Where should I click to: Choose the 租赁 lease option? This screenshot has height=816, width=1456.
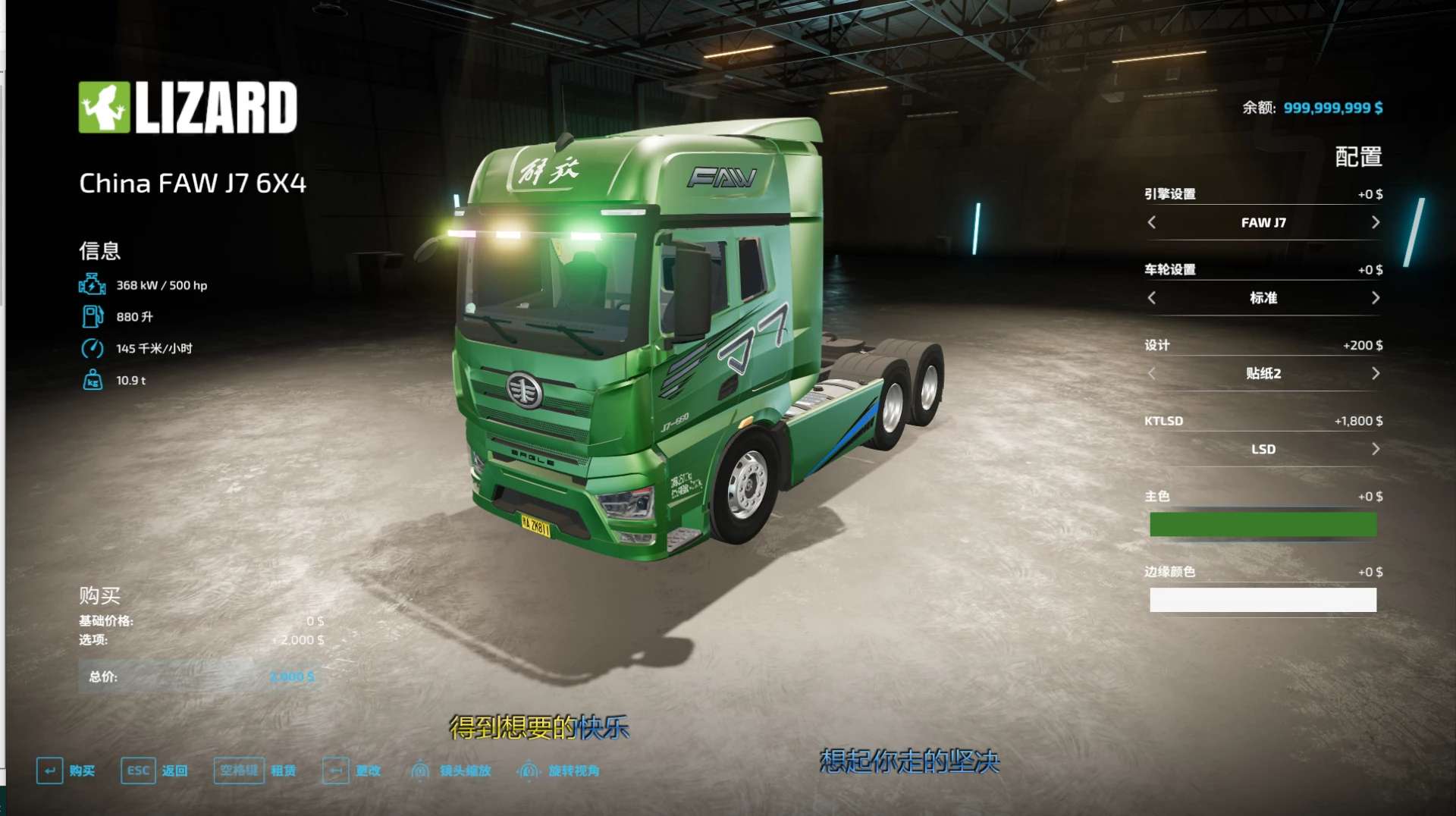[x=256, y=770]
